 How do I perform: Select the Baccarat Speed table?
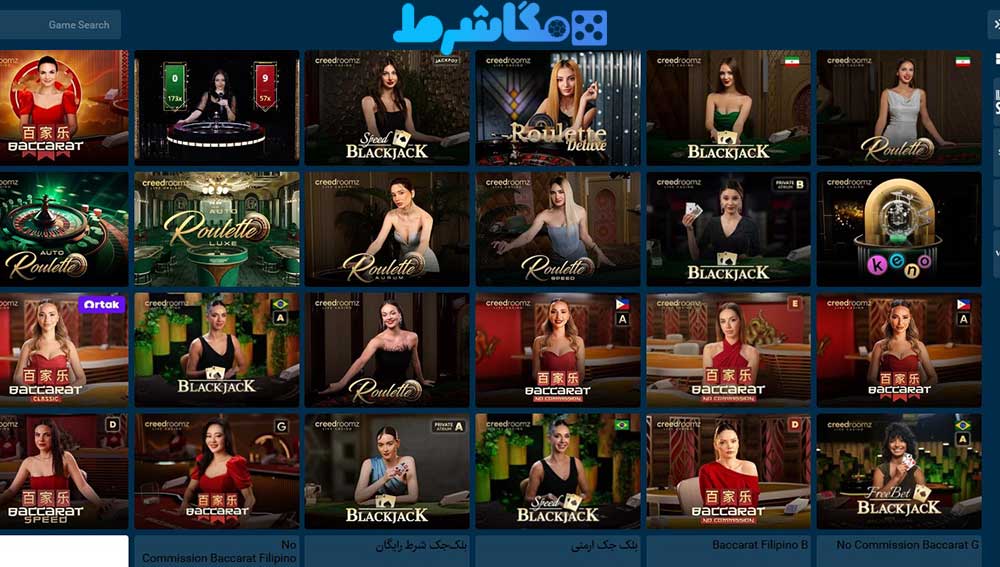[x=64, y=472]
